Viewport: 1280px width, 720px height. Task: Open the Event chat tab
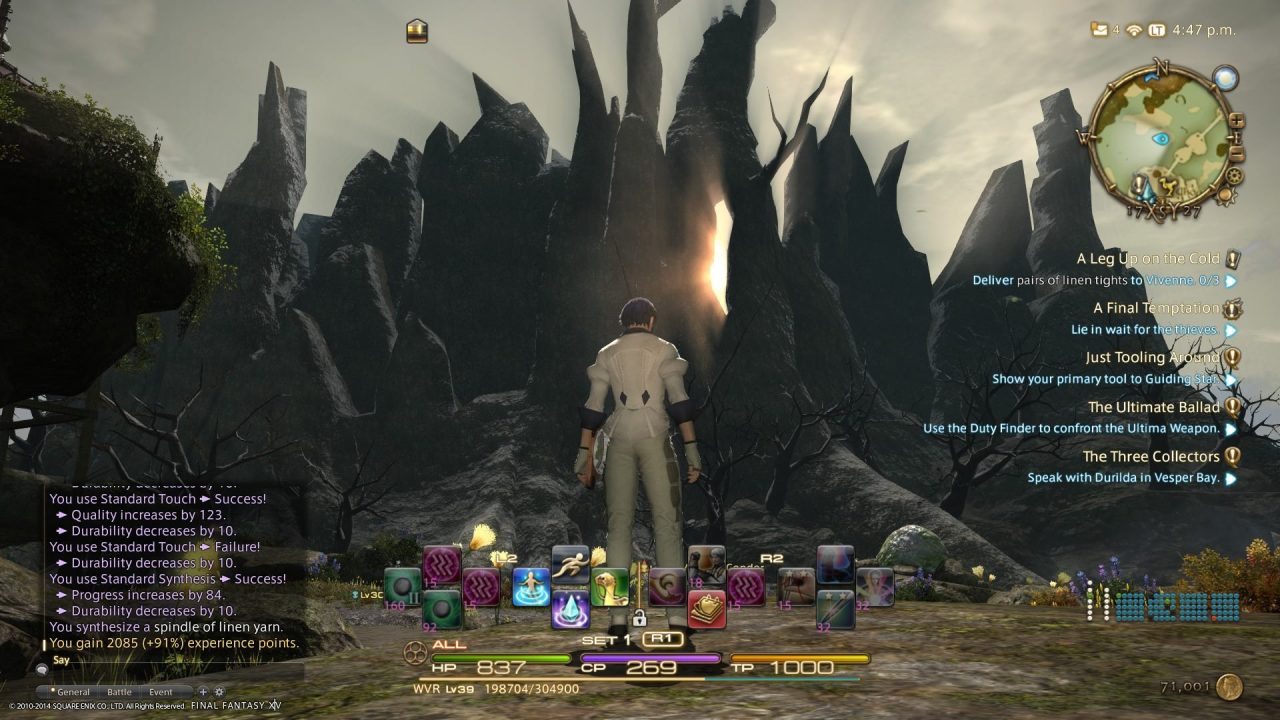coord(160,692)
